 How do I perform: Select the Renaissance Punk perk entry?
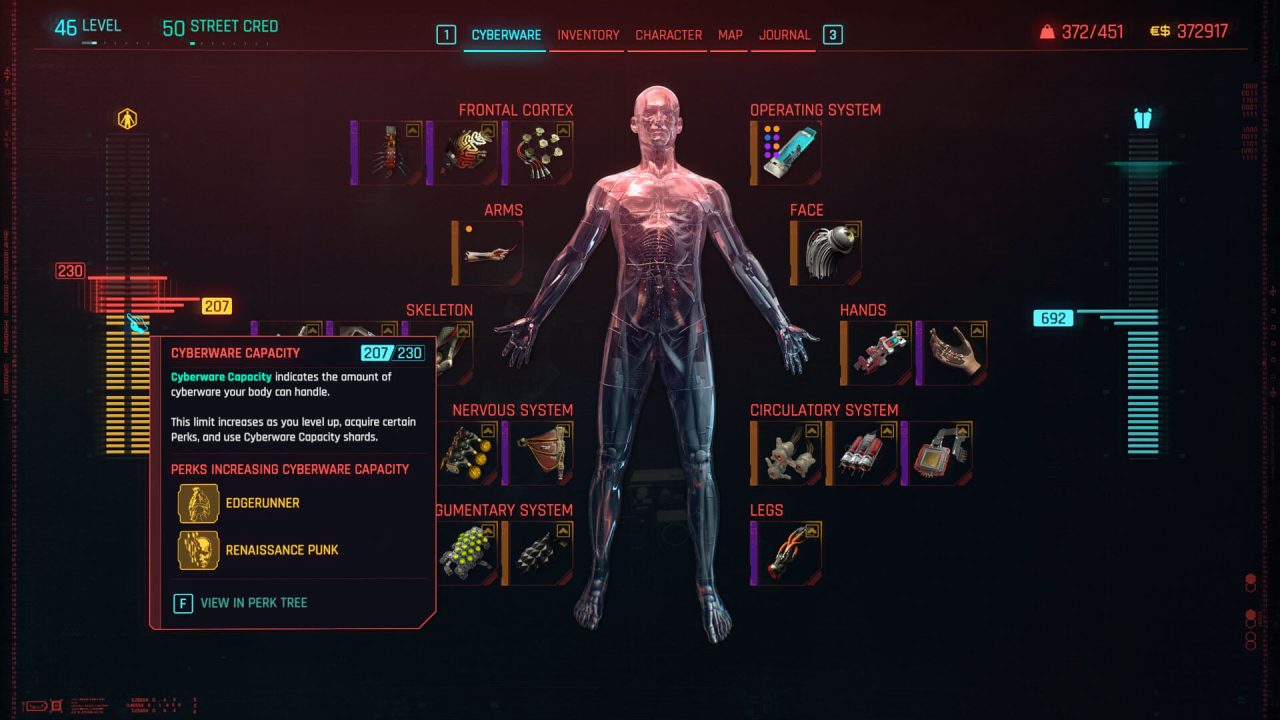(281, 550)
